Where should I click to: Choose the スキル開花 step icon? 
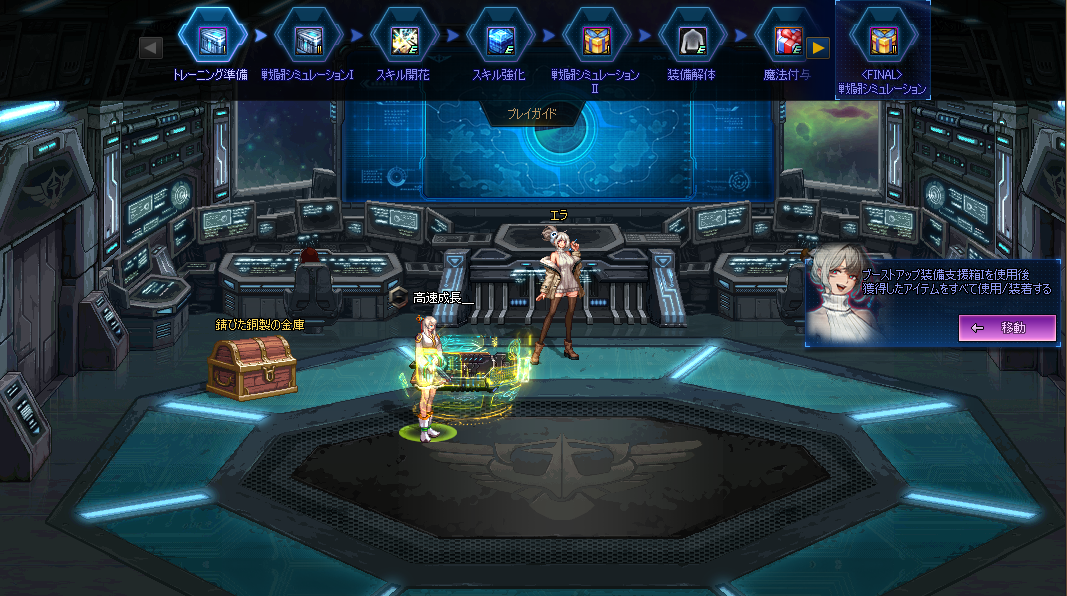pos(404,39)
